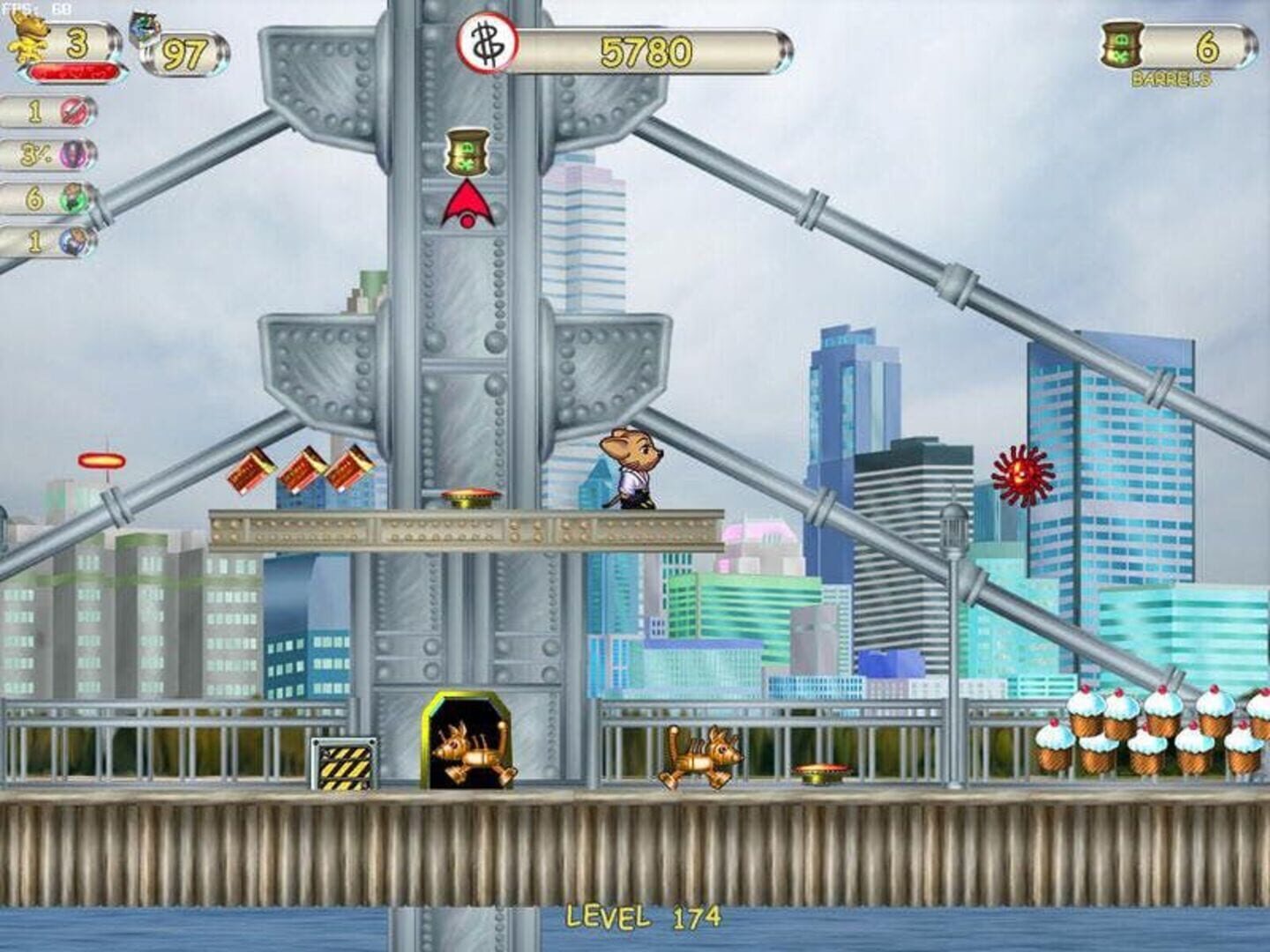Activate the purple powerup orb icon

tap(73, 155)
